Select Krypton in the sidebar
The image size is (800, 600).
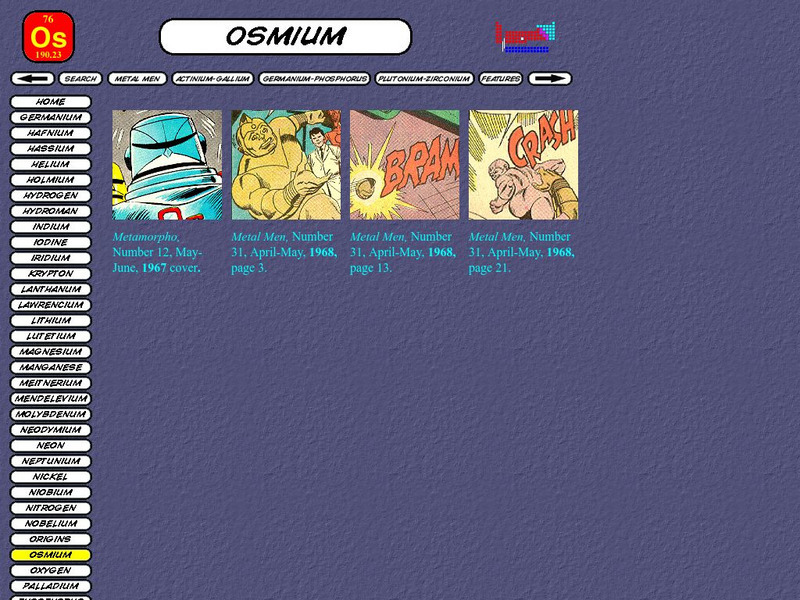point(50,273)
